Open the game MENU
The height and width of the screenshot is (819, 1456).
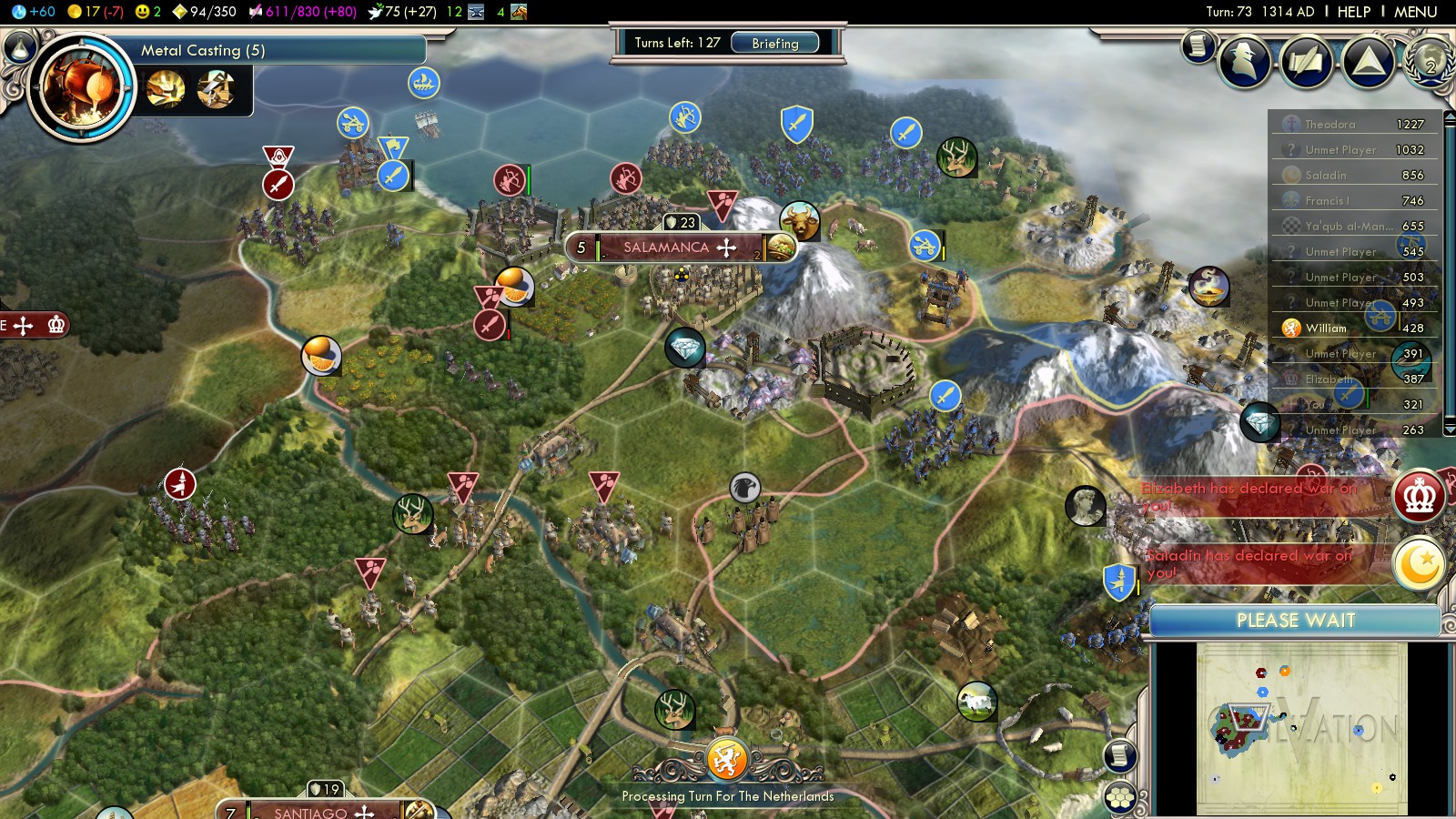pyautogui.click(x=1415, y=12)
